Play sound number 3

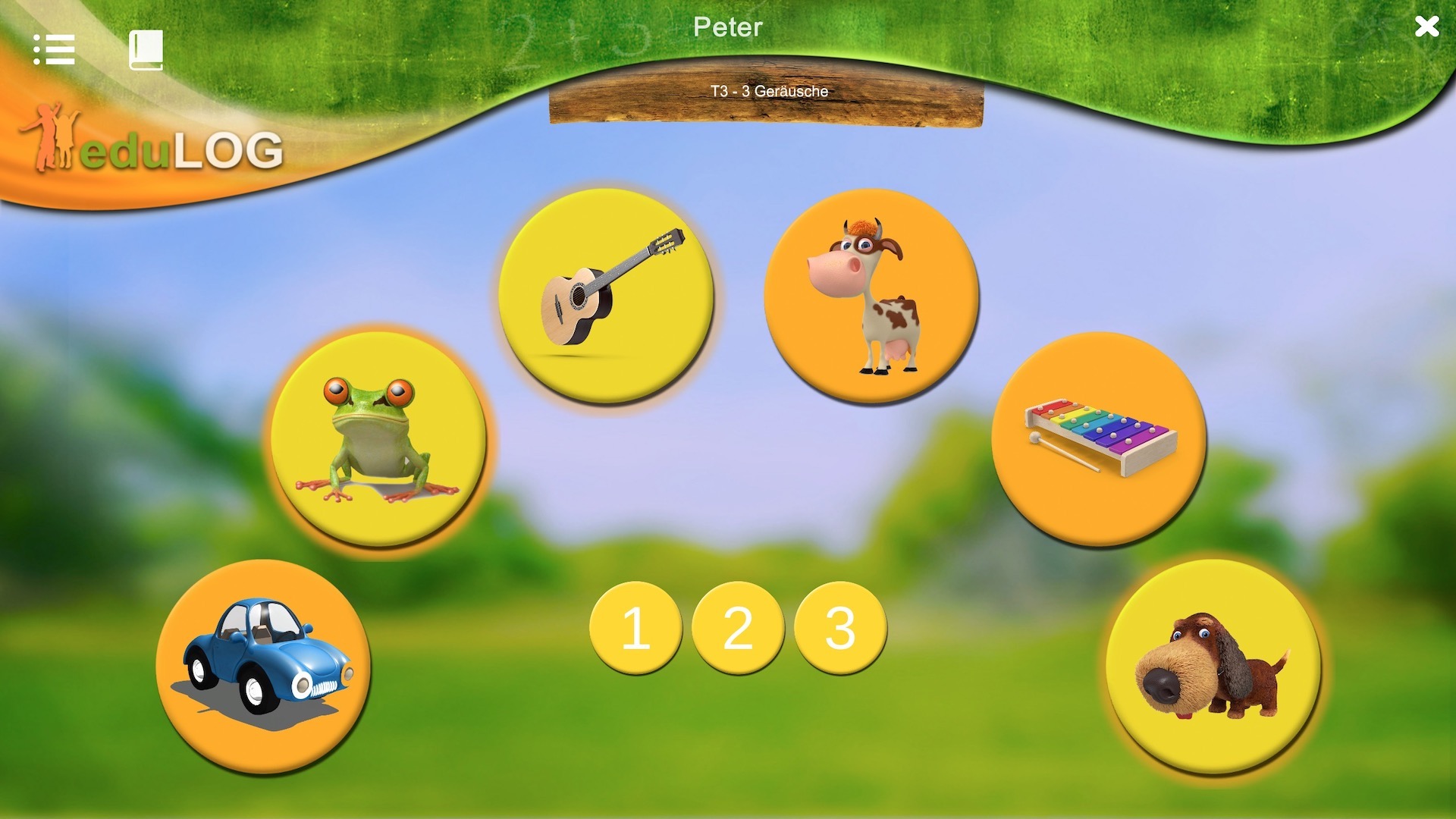pos(840,628)
